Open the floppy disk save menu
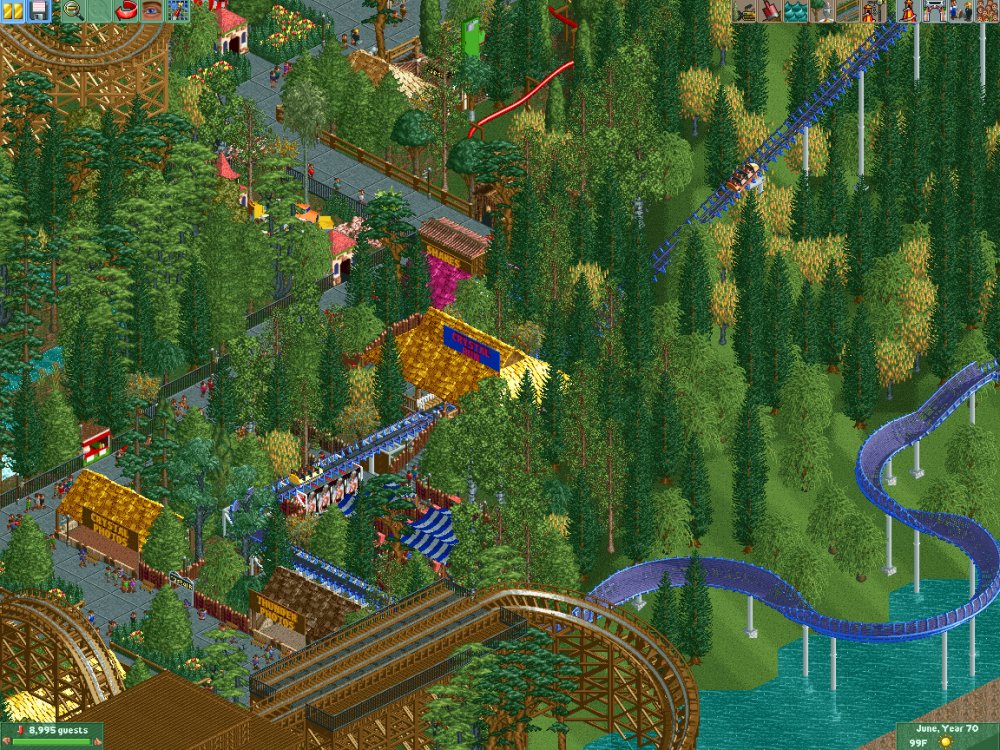The width and height of the screenshot is (1000, 750). [39, 11]
